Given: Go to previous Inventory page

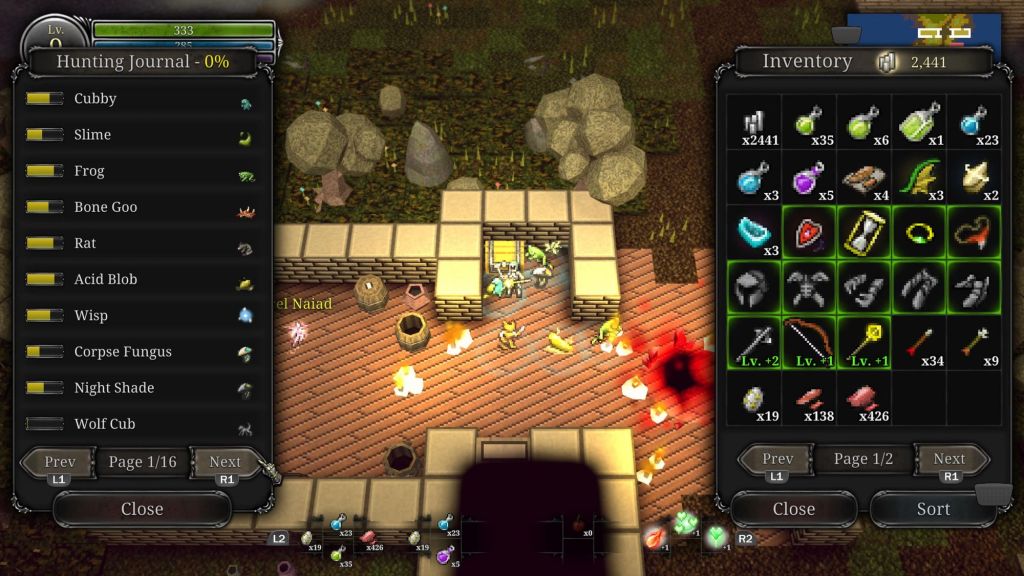Looking at the screenshot, I should (x=777, y=459).
